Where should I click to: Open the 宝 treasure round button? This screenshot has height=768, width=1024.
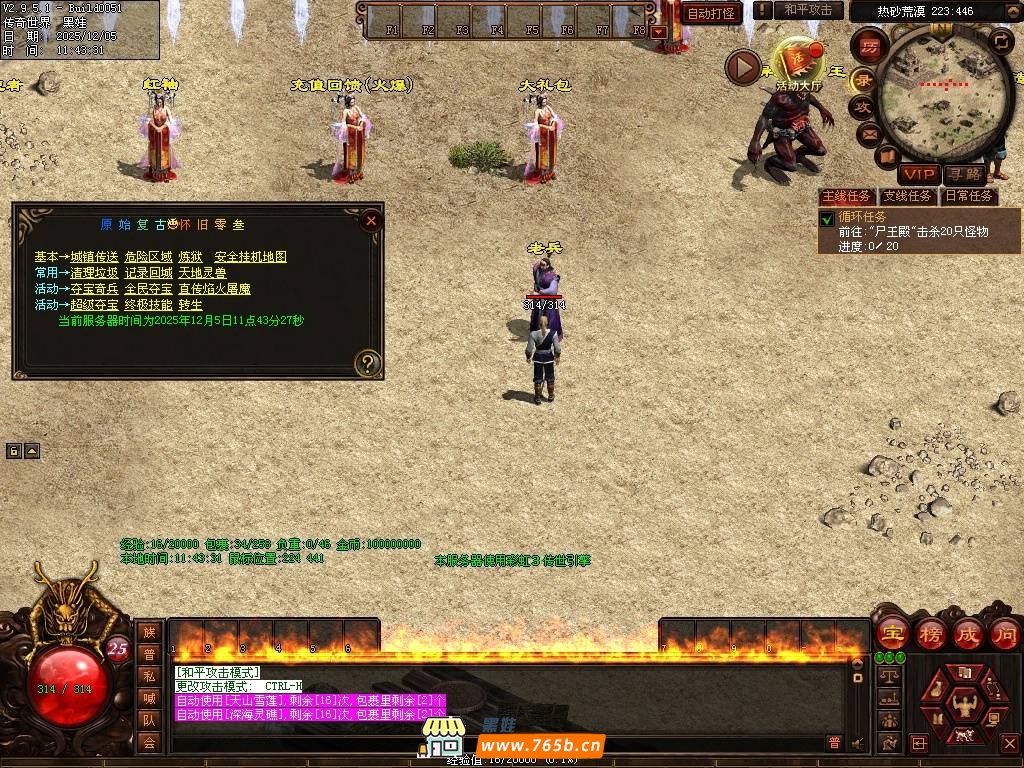click(x=892, y=633)
